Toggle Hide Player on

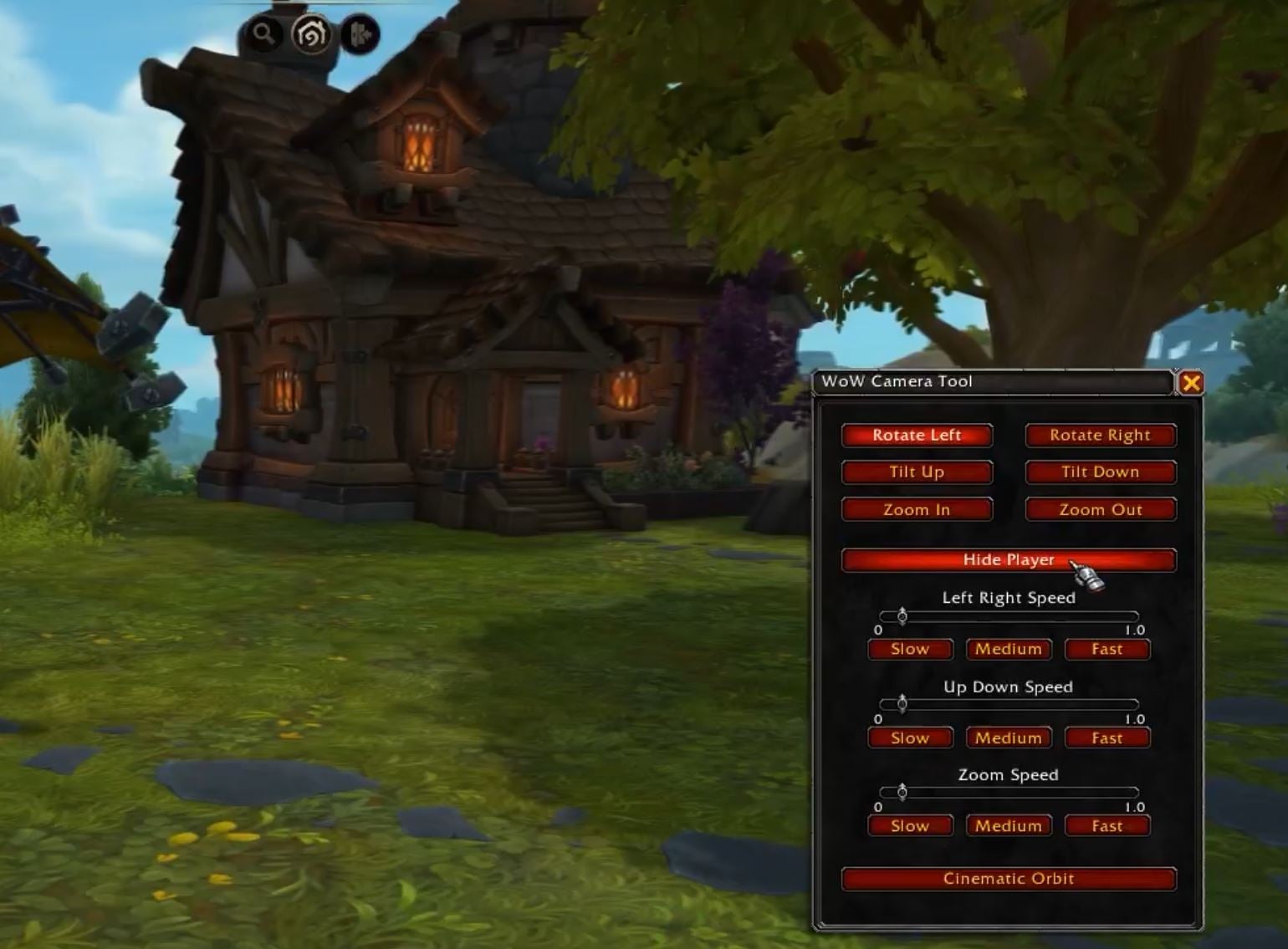(x=1008, y=560)
